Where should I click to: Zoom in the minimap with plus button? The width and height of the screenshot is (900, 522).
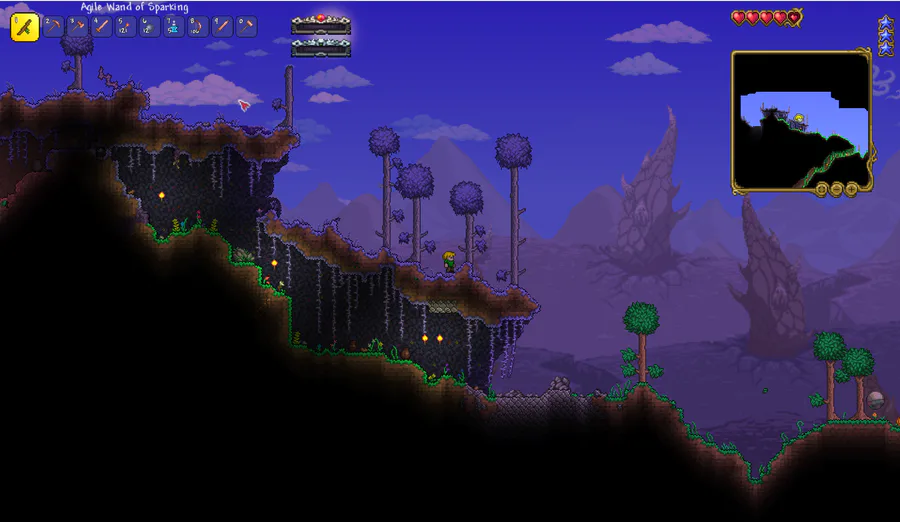(851, 189)
